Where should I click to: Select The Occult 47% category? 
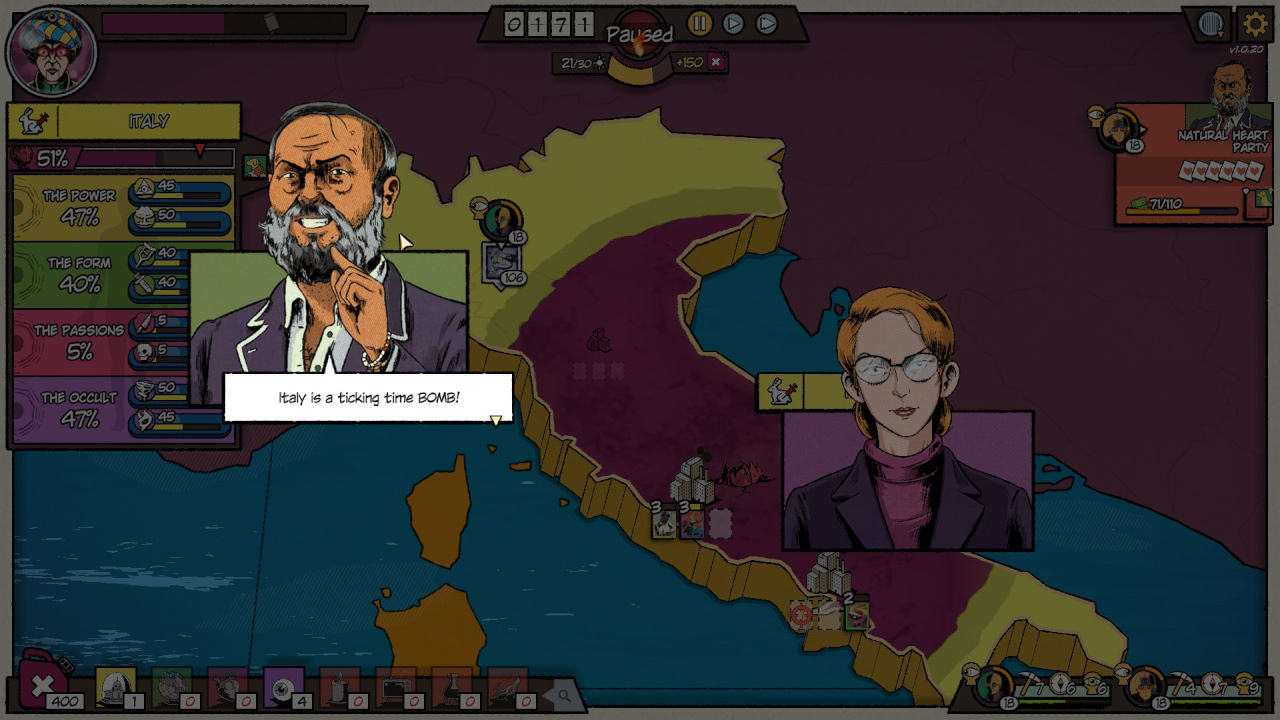pyautogui.click(x=78, y=408)
